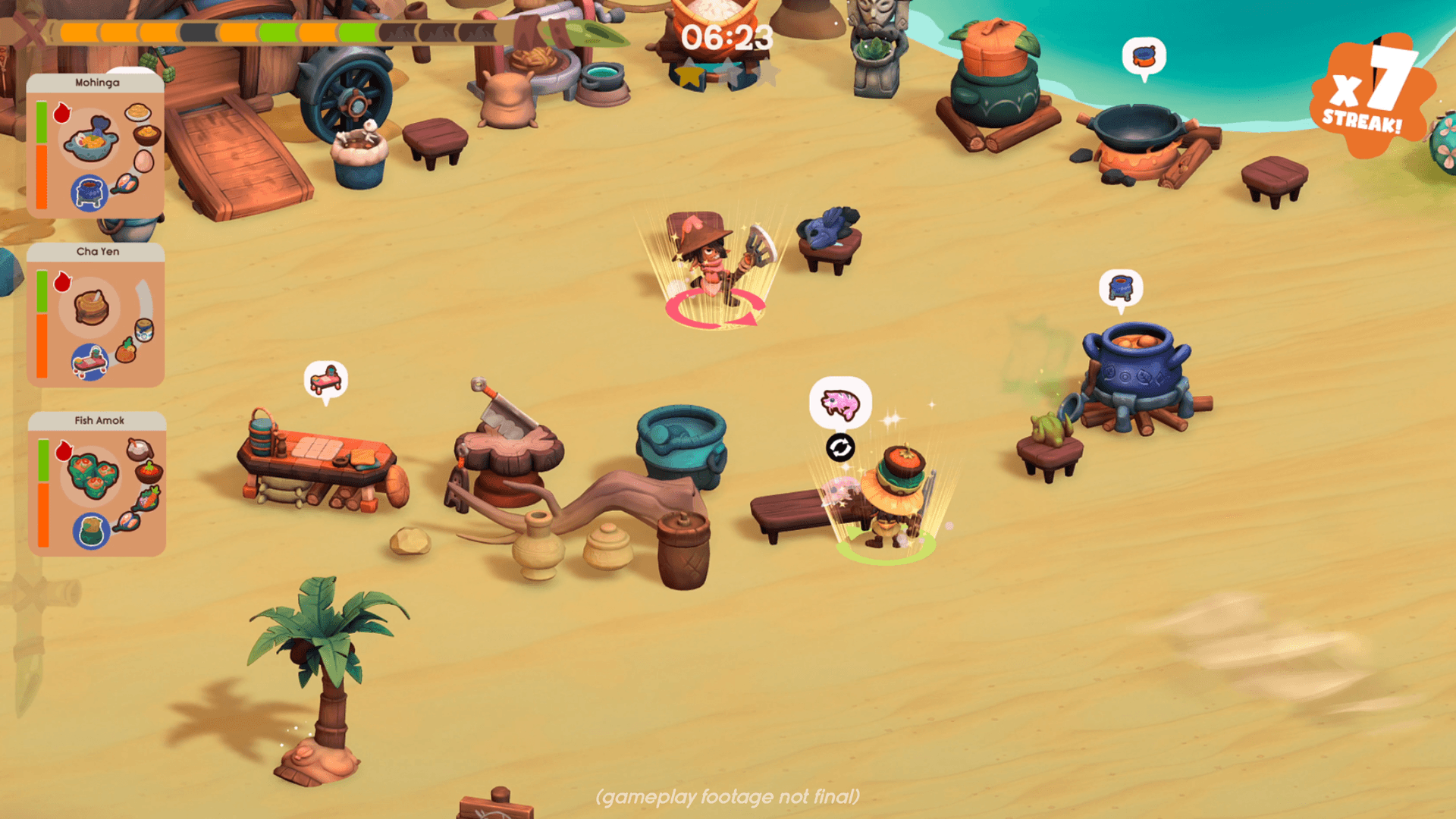
Task: Select the egg ingredient icon in Mohinga recipe
Action: [x=143, y=162]
